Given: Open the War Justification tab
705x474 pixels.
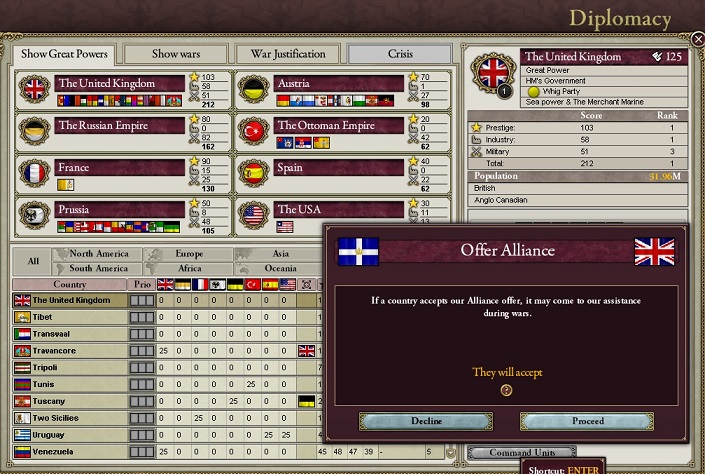Looking at the screenshot, I should (287, 53).
